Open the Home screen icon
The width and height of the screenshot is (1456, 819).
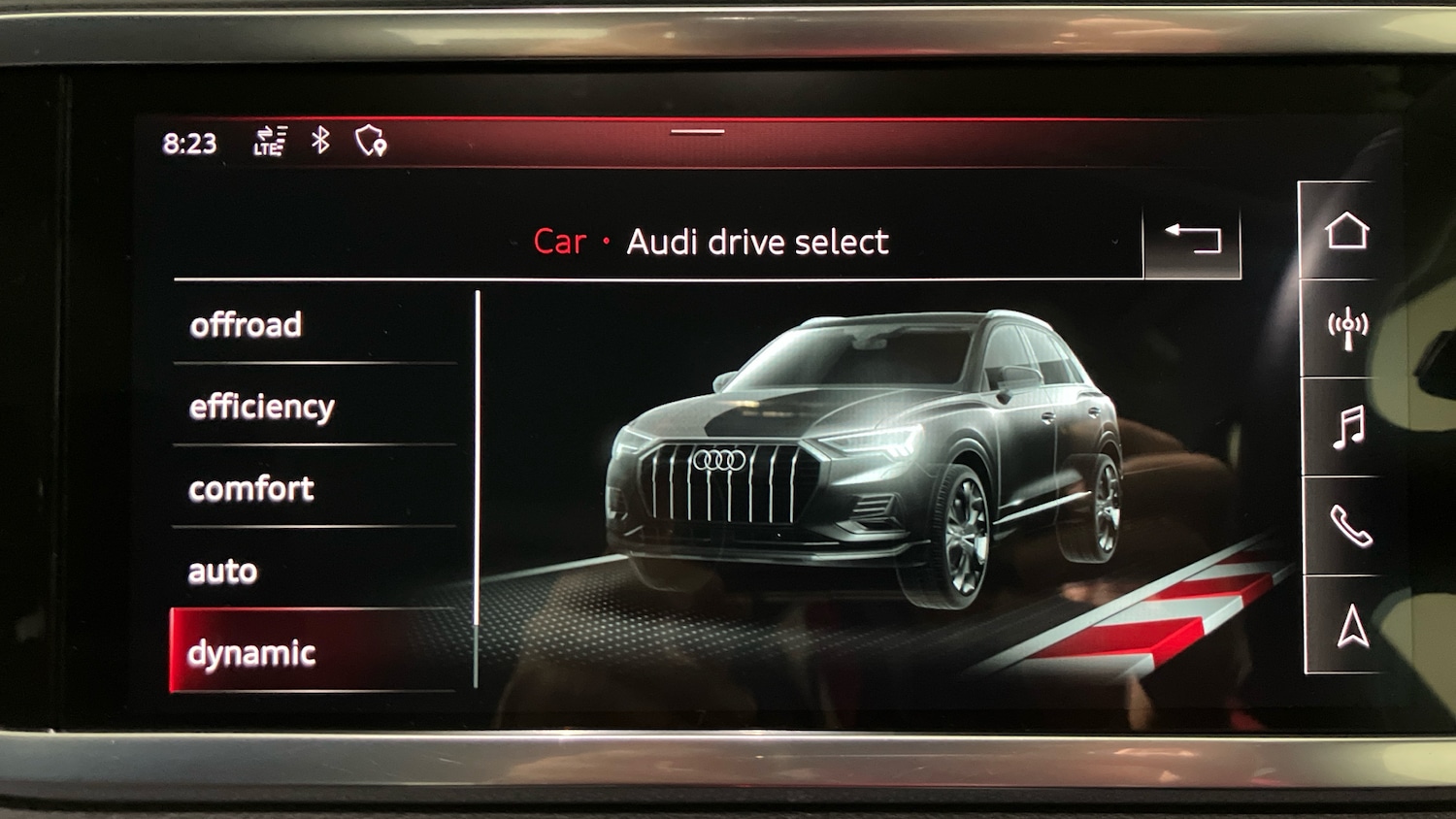[1347, 233]
